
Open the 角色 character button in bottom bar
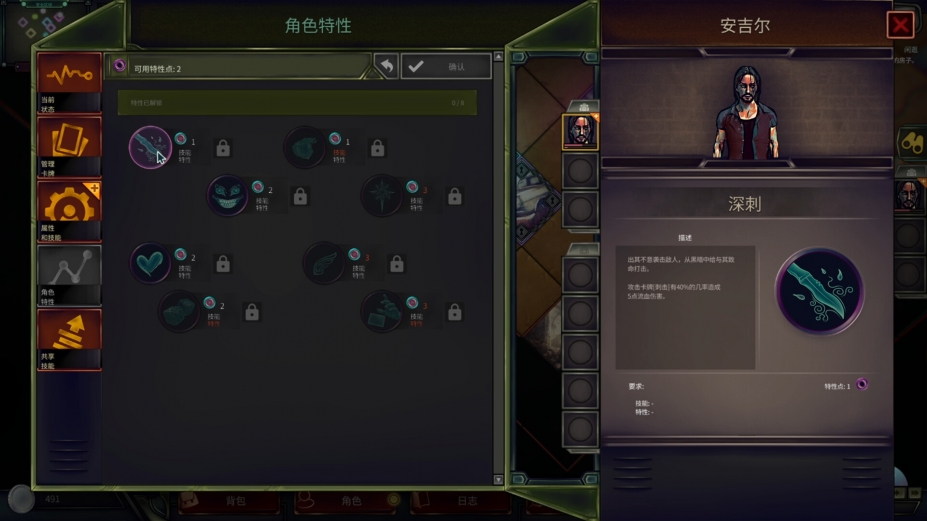click(x=351, y=501)
